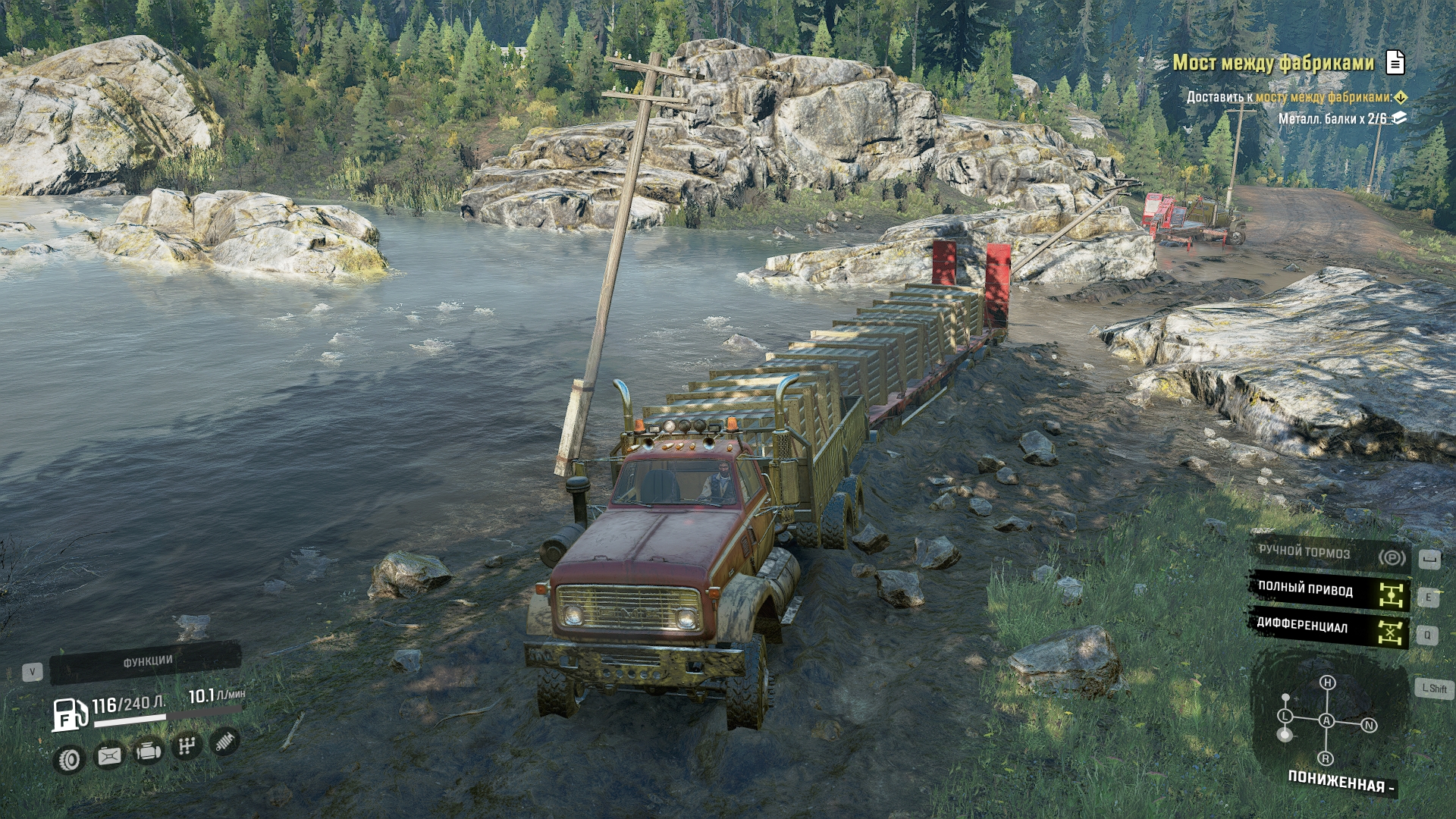Select the N neutral gear node
The image size is (1456, 819).
click(x=1369, y=726)
